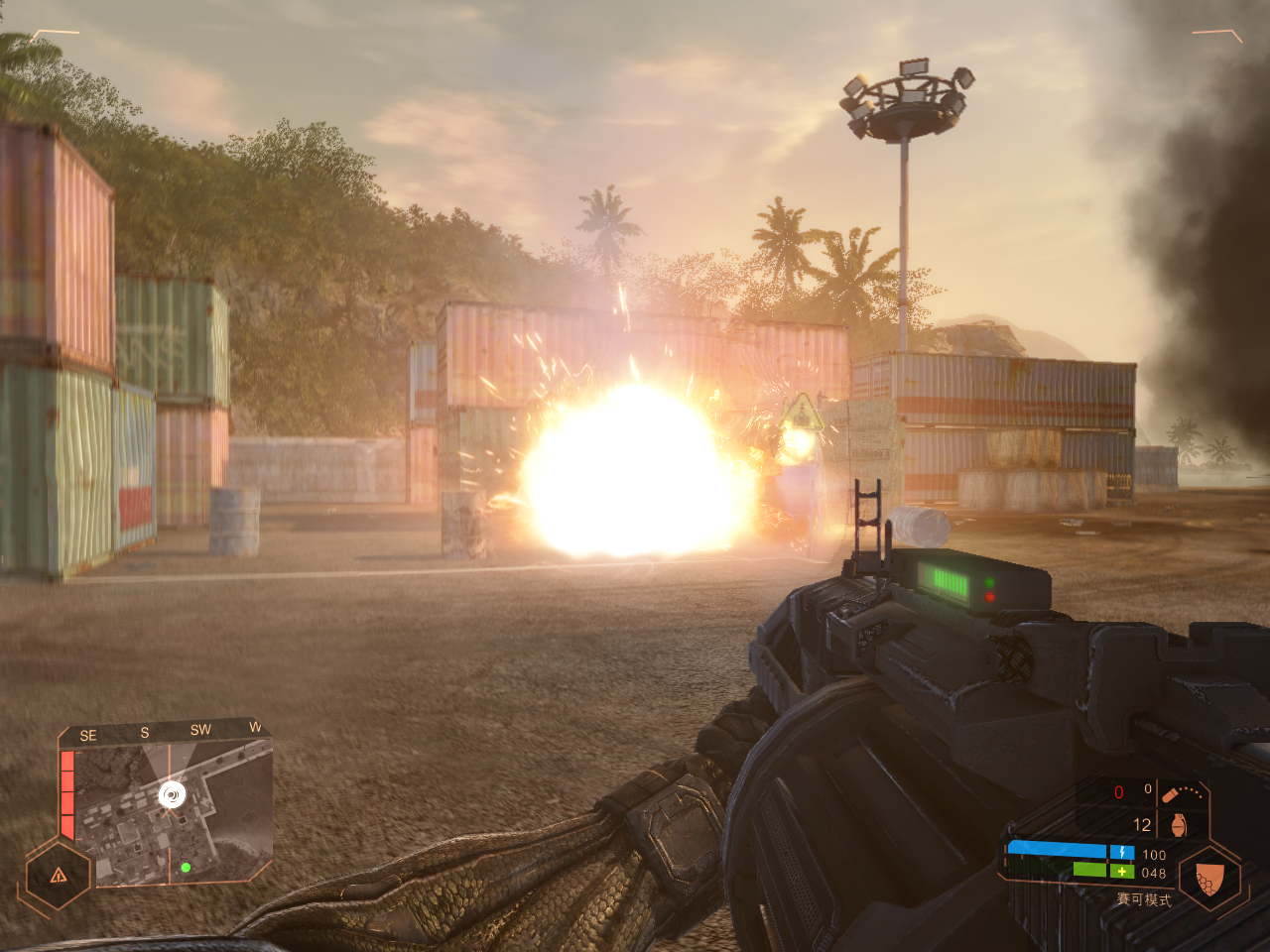Click the warning triangle hexagon icon

coord(59,875)
